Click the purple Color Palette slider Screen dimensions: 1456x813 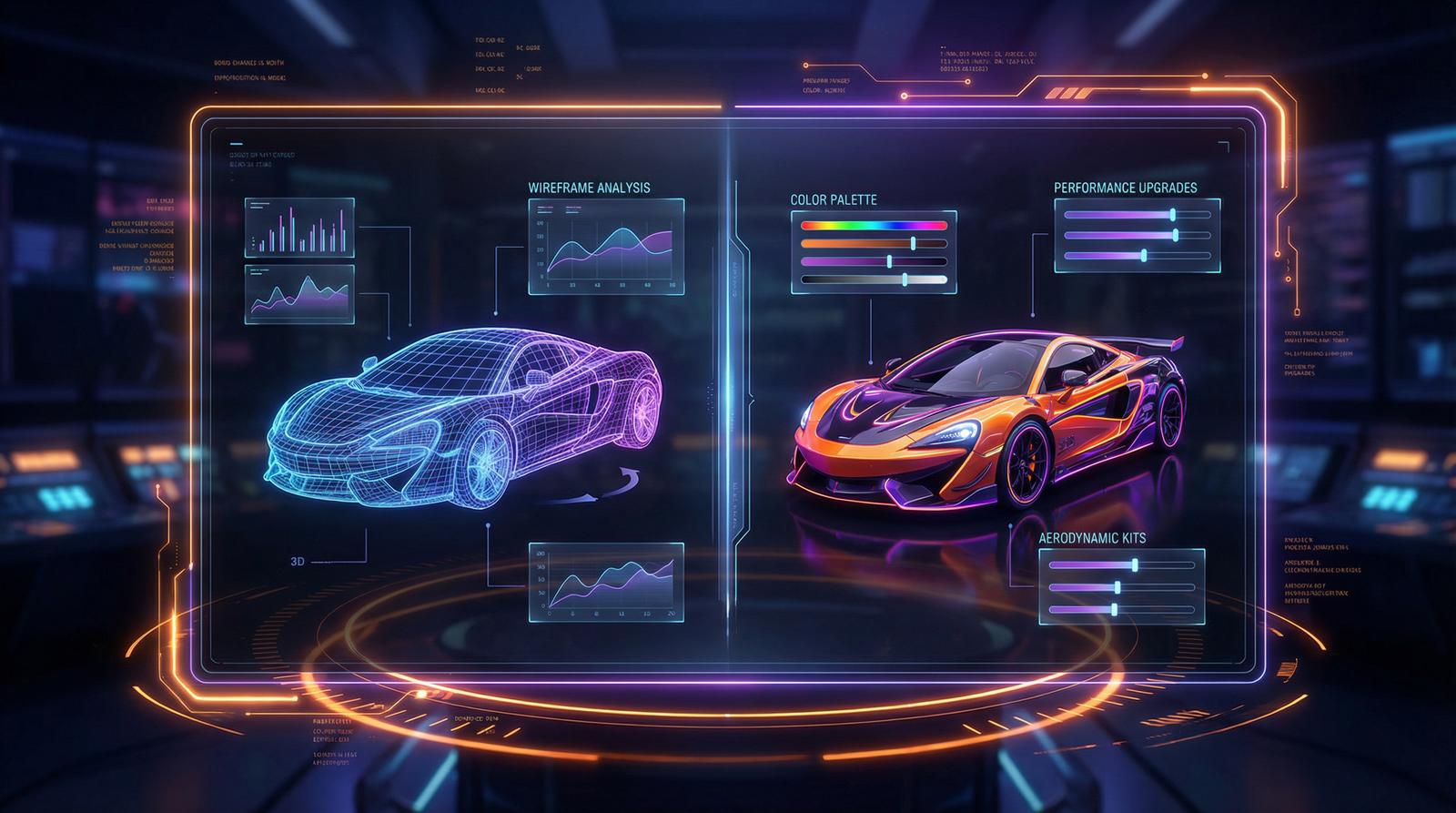[x=889, y=261]
